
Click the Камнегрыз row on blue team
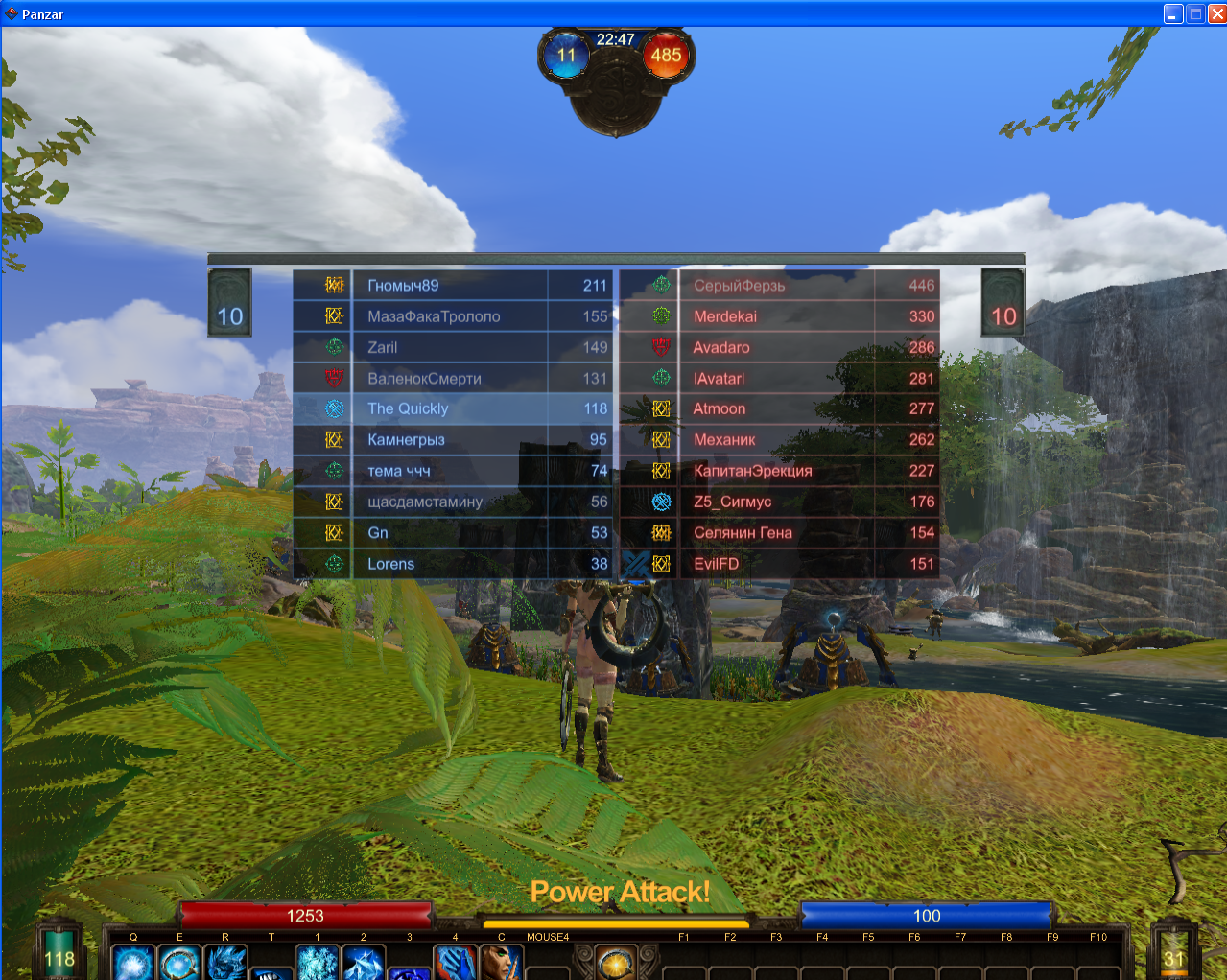pyautogui.click(x=406, y=440)
